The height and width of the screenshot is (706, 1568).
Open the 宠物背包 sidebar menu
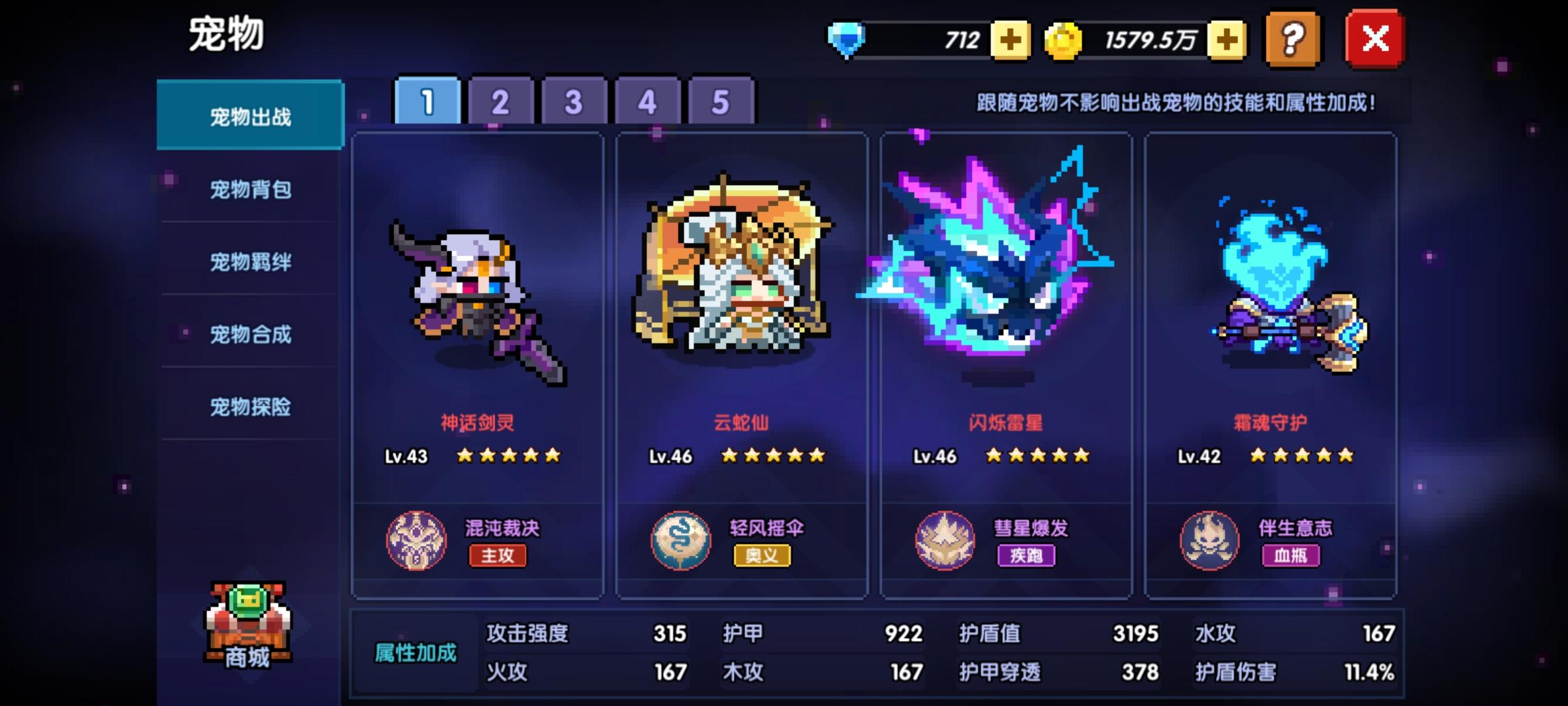tap(250, 190)
